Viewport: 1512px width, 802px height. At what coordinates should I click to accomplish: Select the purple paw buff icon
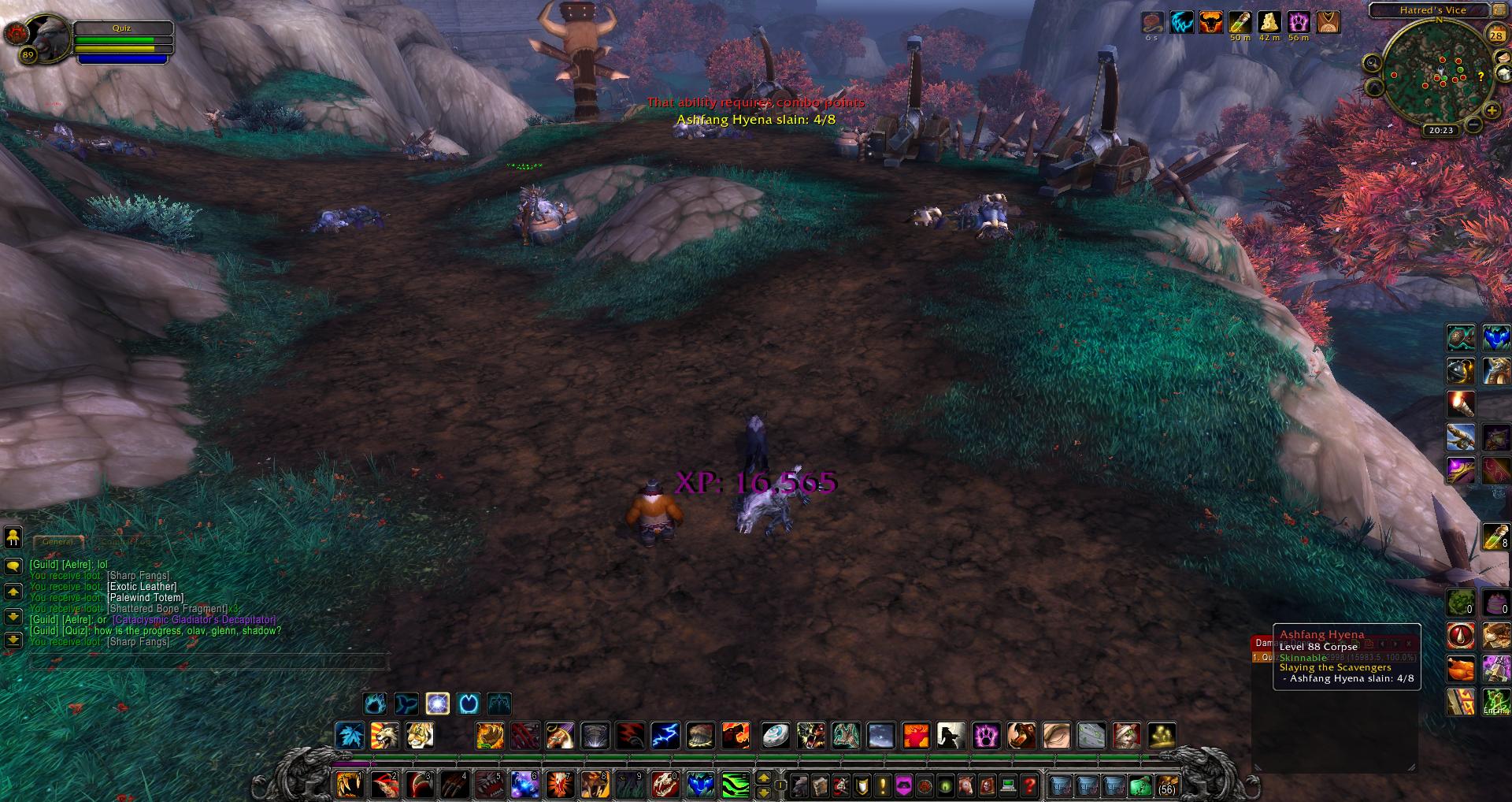pyautogui.click(x=1299, y=22)
